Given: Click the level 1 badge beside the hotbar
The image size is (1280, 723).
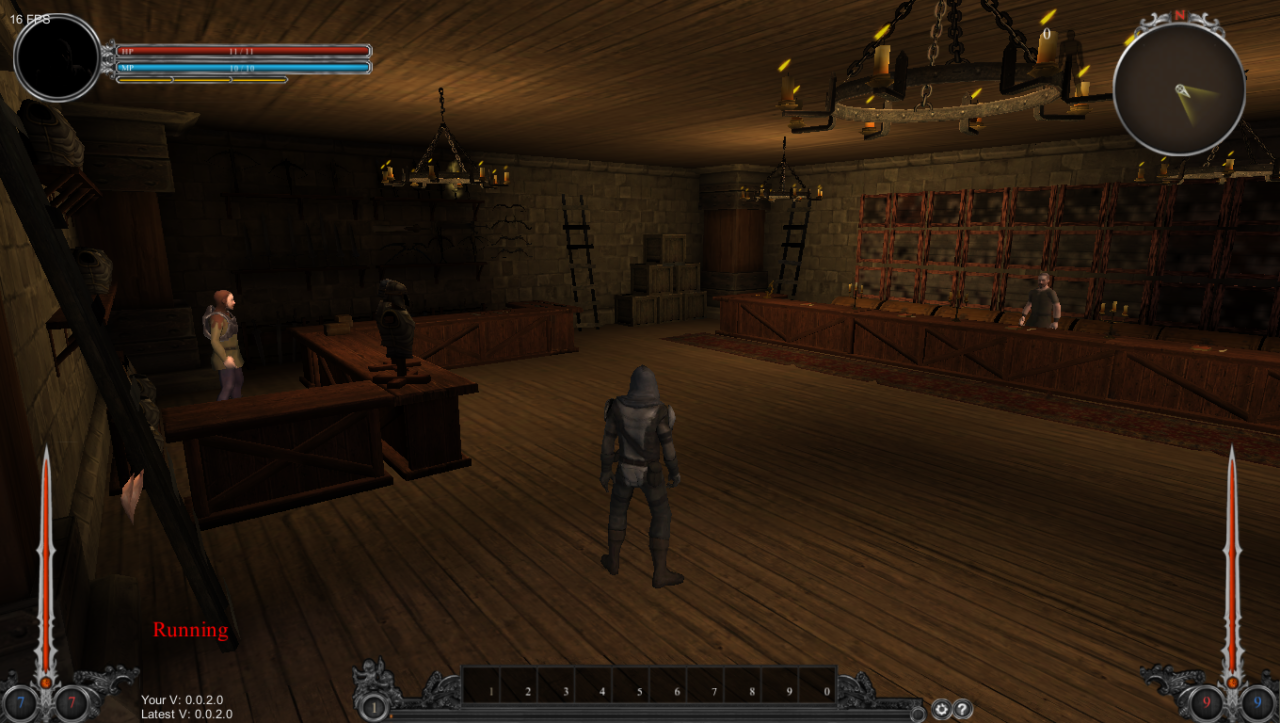Looking at the screenshot, I should pyautogui.click(x=373, y=707).
